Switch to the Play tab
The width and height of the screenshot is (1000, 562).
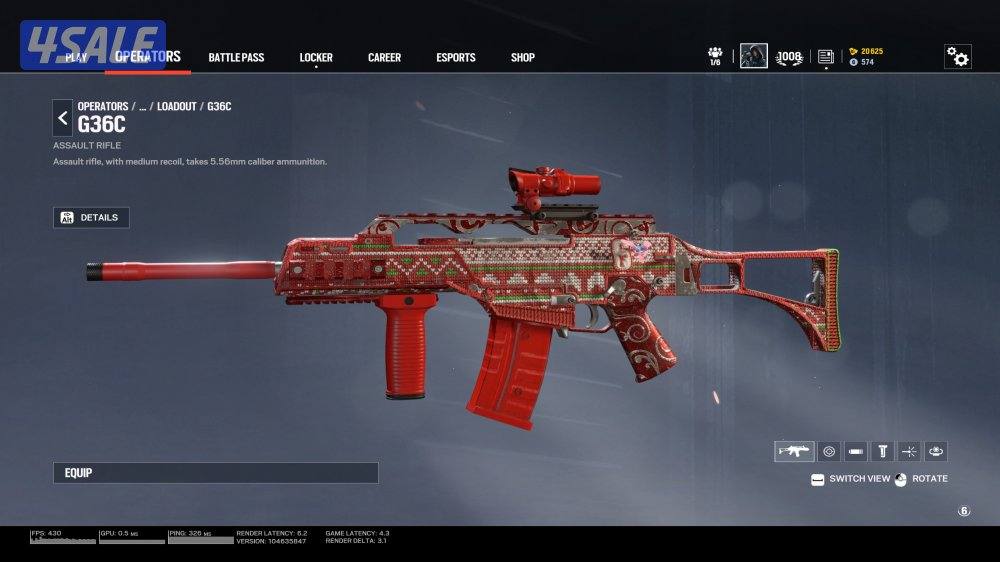pos(77,57)
